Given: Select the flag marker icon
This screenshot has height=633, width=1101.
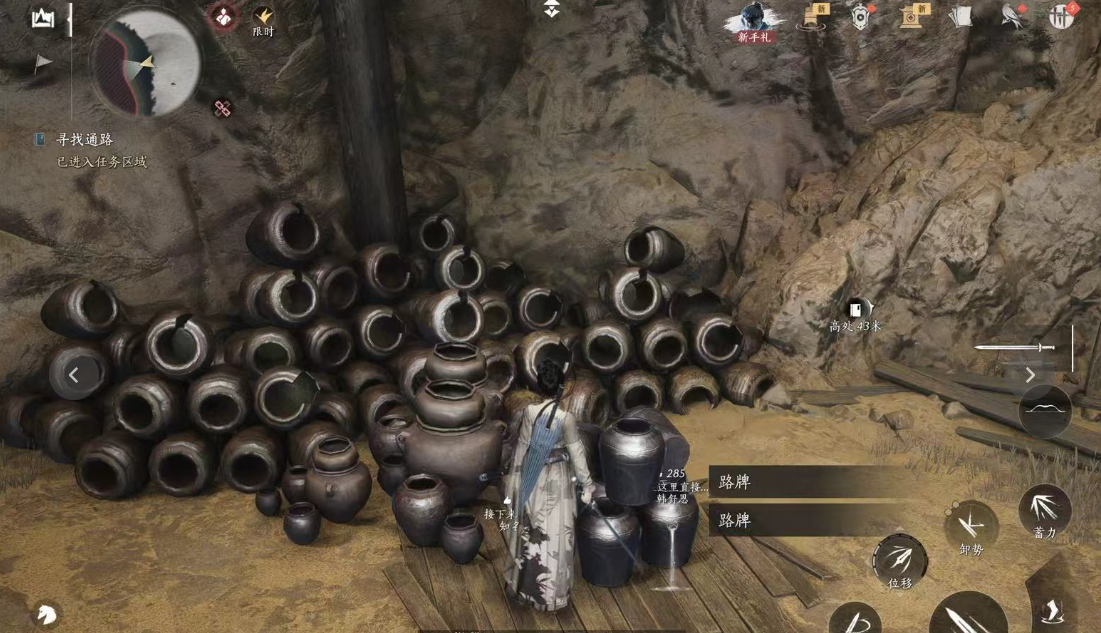Looking at the screenshot, I should (x=42, y=63).
